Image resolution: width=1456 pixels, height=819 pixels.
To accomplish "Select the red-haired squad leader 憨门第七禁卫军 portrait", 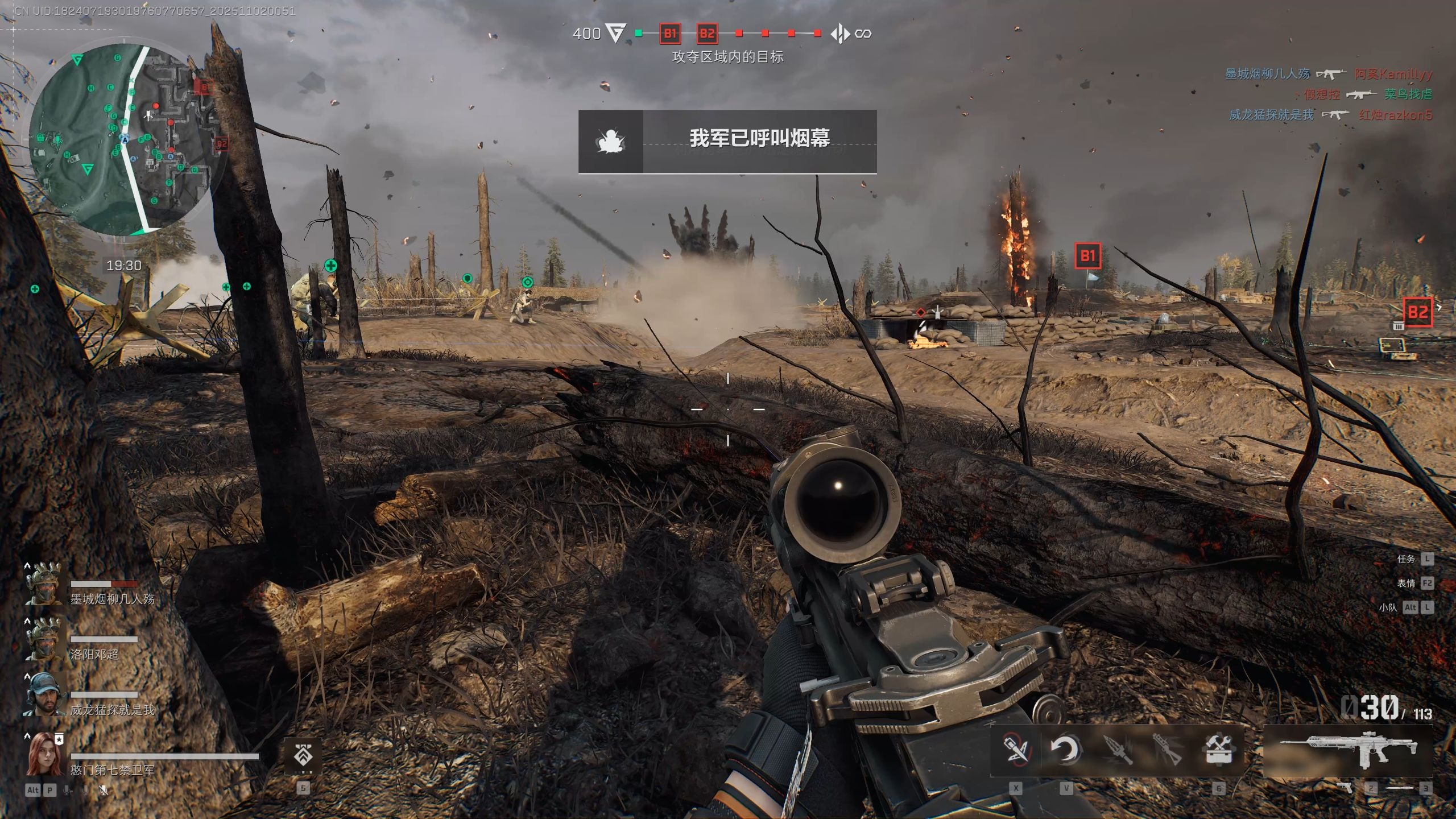I will [x=45, y=753].
